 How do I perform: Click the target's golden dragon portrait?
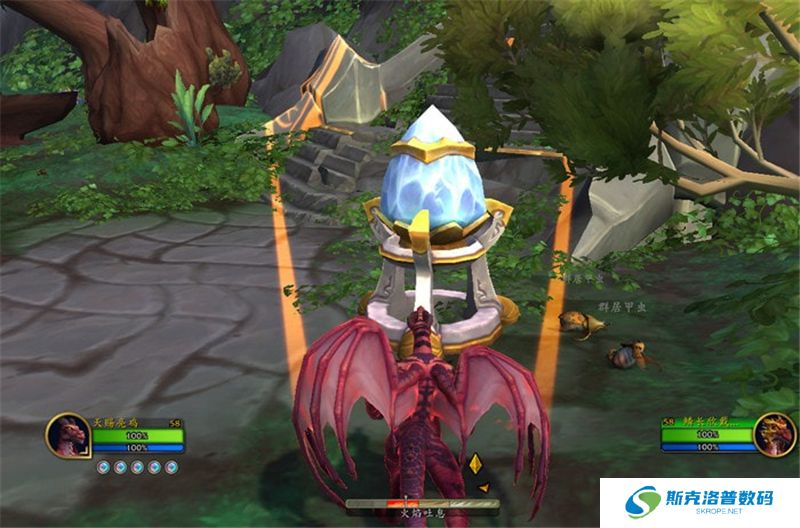[773, 435]
